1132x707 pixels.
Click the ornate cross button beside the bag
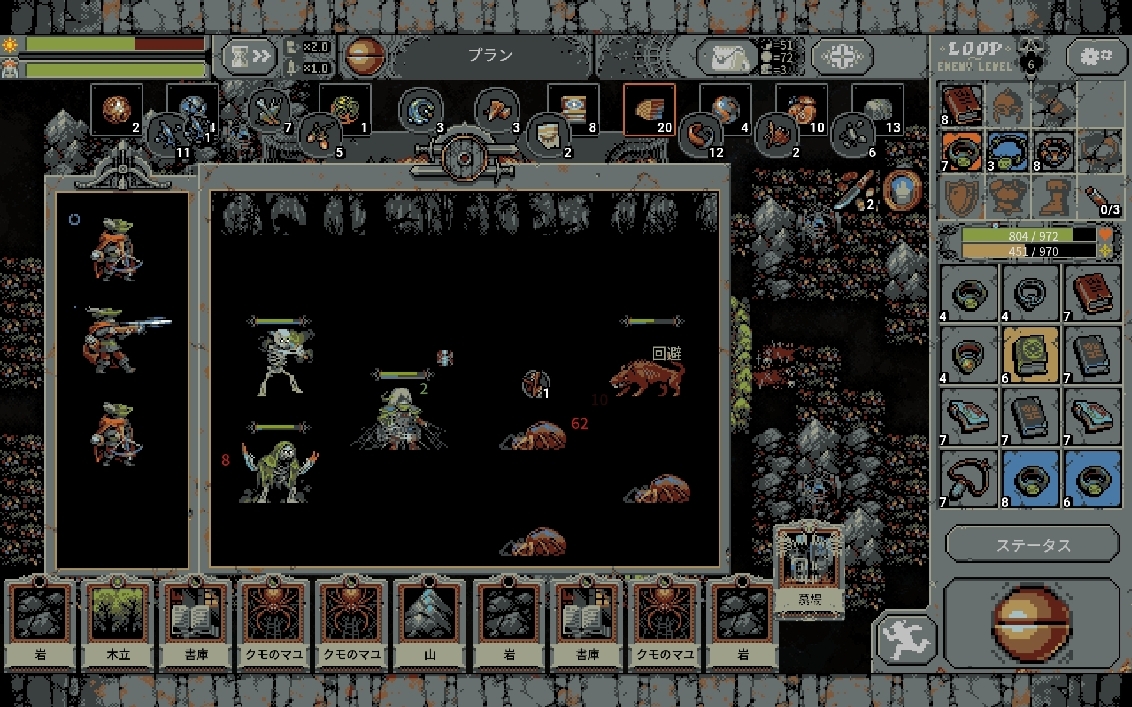841,57
